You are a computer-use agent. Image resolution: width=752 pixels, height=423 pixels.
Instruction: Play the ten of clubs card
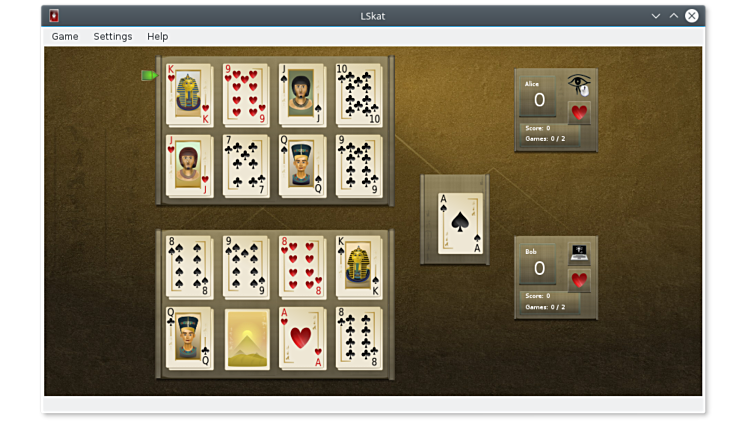[359, 95]
